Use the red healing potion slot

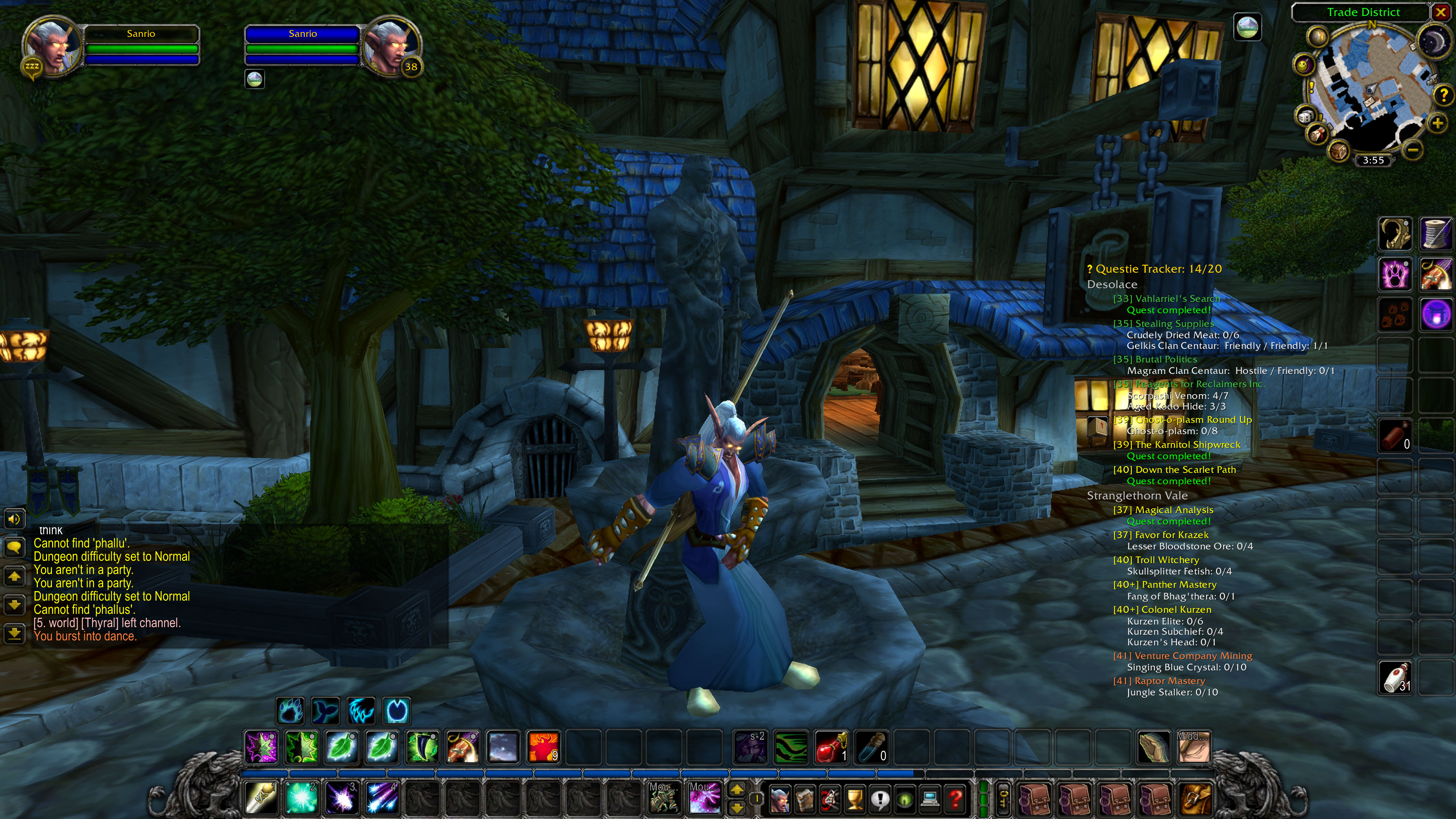(831, 747)
